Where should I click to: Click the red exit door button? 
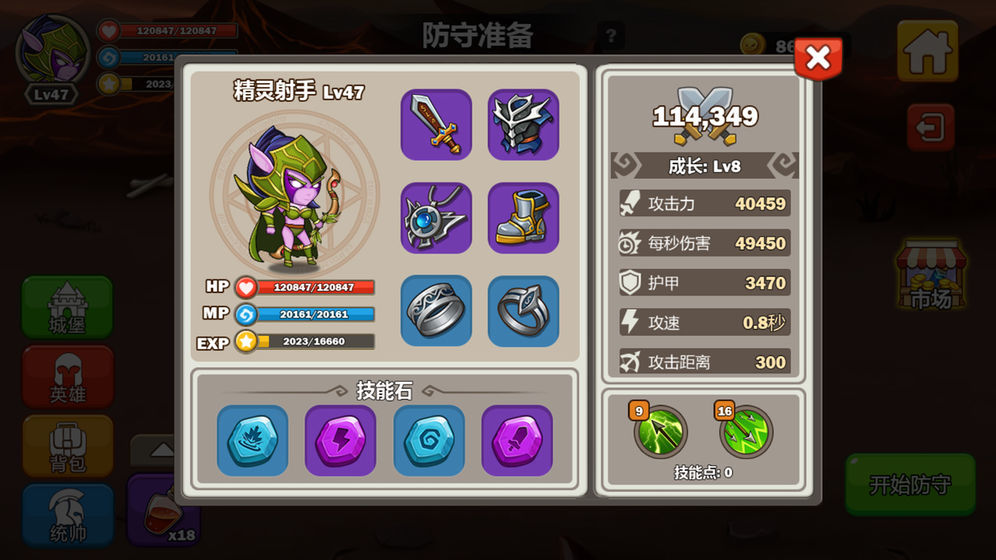pos(931,129)
